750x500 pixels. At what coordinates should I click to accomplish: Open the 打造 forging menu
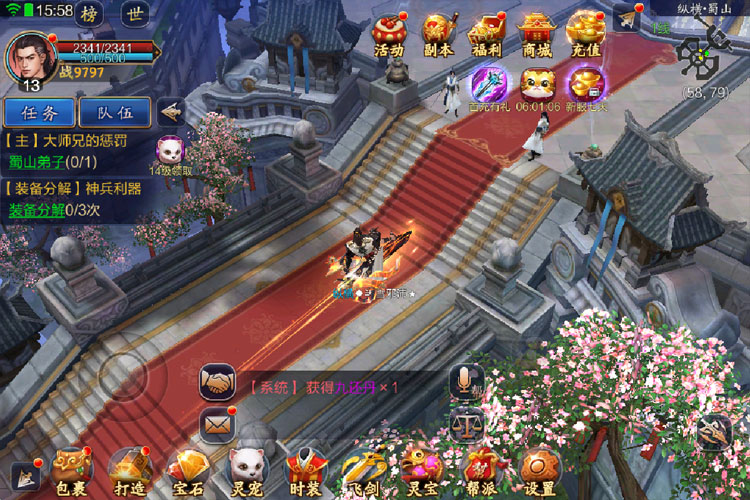pos(128,471)
